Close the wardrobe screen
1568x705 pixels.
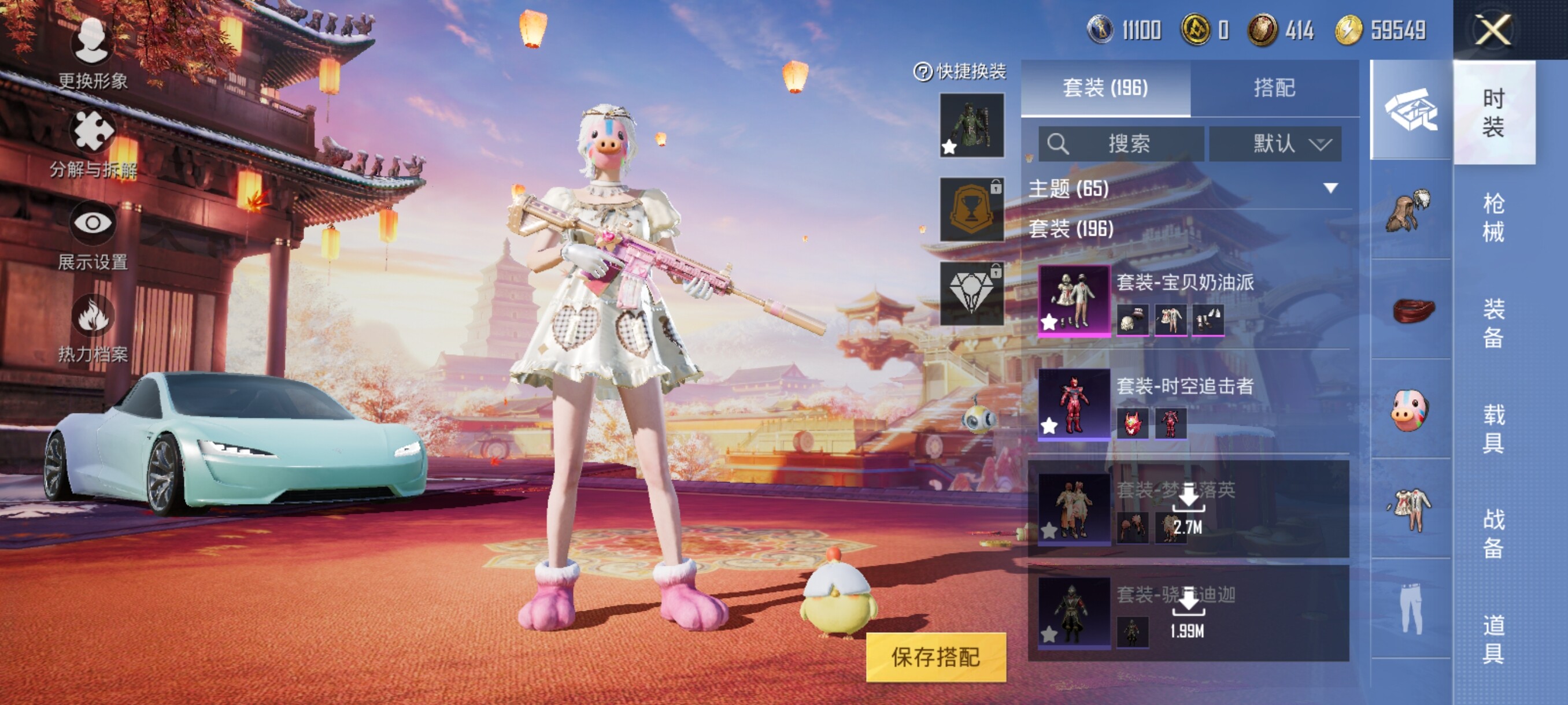click(x=1492, y=31)
